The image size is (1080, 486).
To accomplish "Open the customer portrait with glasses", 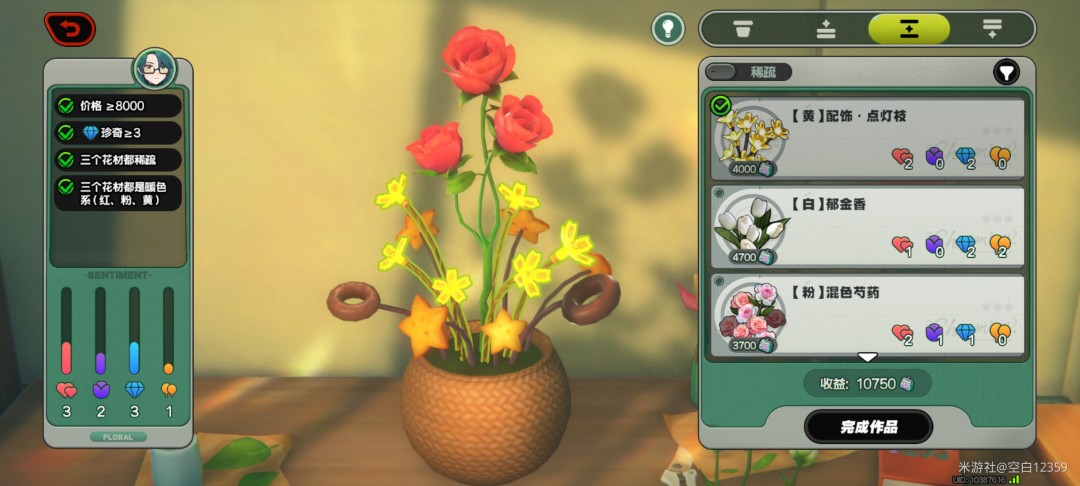I will click(155, 70).
